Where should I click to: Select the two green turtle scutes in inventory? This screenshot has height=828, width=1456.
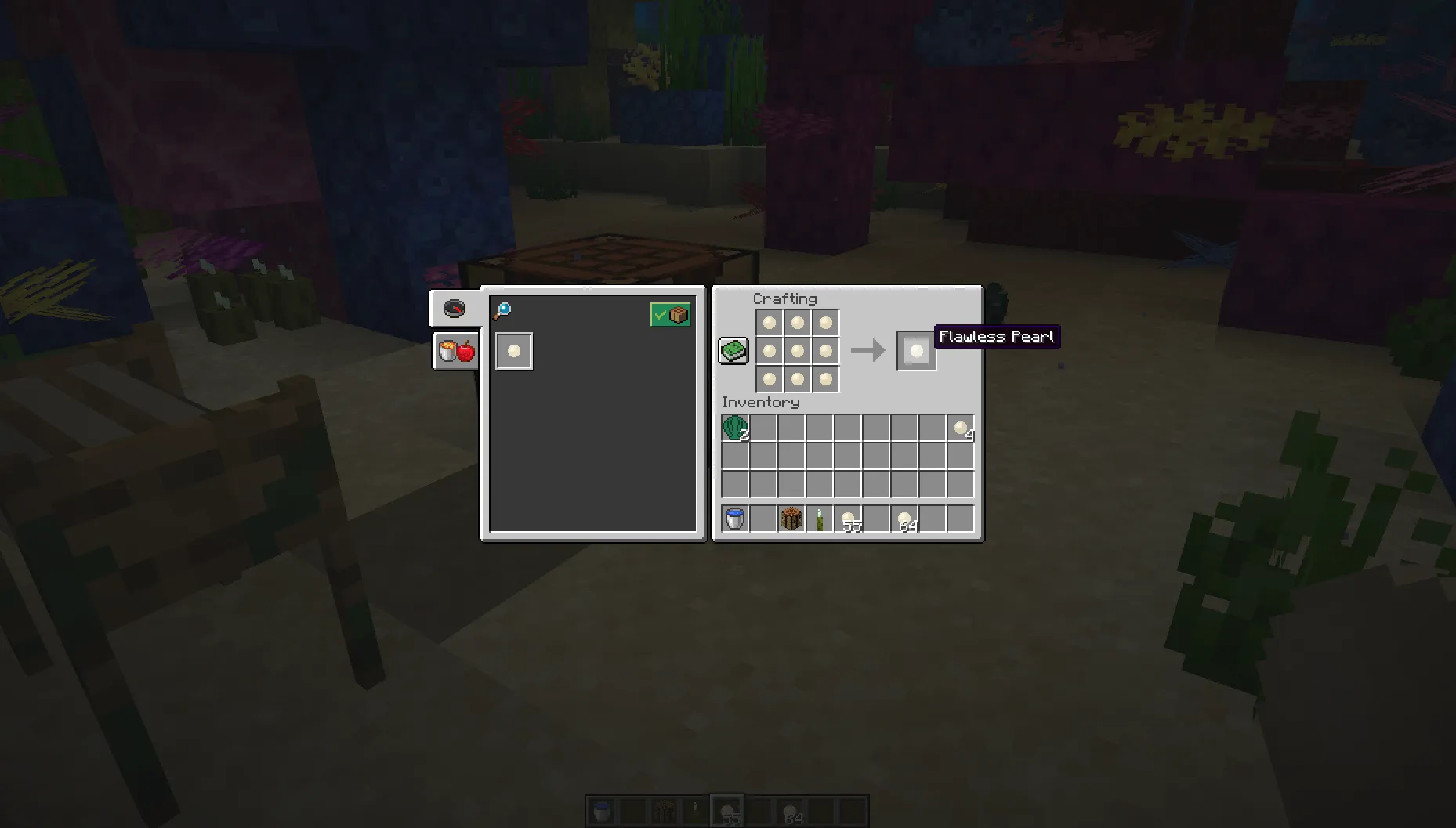coord(733,428)
